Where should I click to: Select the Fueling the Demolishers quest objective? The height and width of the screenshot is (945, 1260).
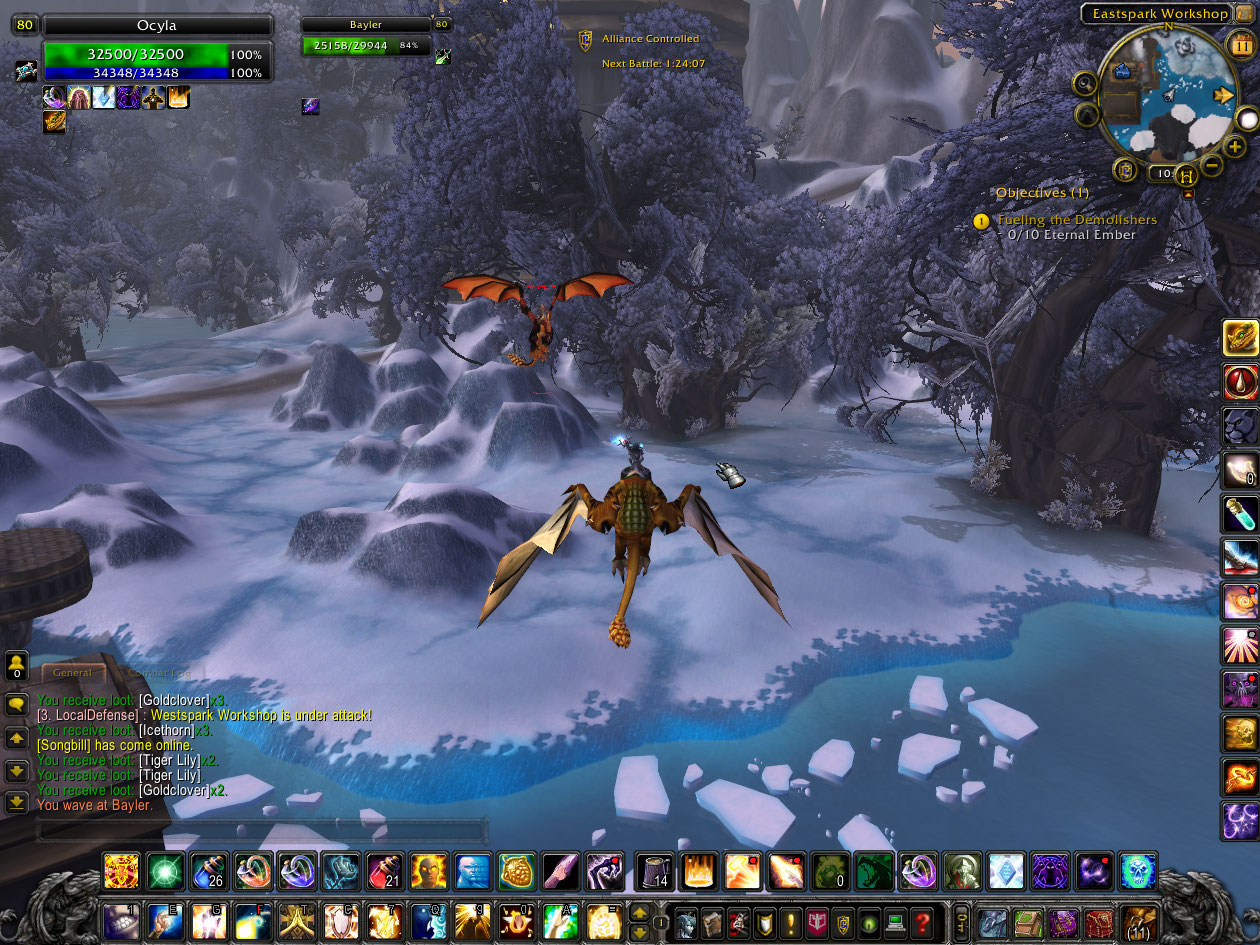point(1077,220)
